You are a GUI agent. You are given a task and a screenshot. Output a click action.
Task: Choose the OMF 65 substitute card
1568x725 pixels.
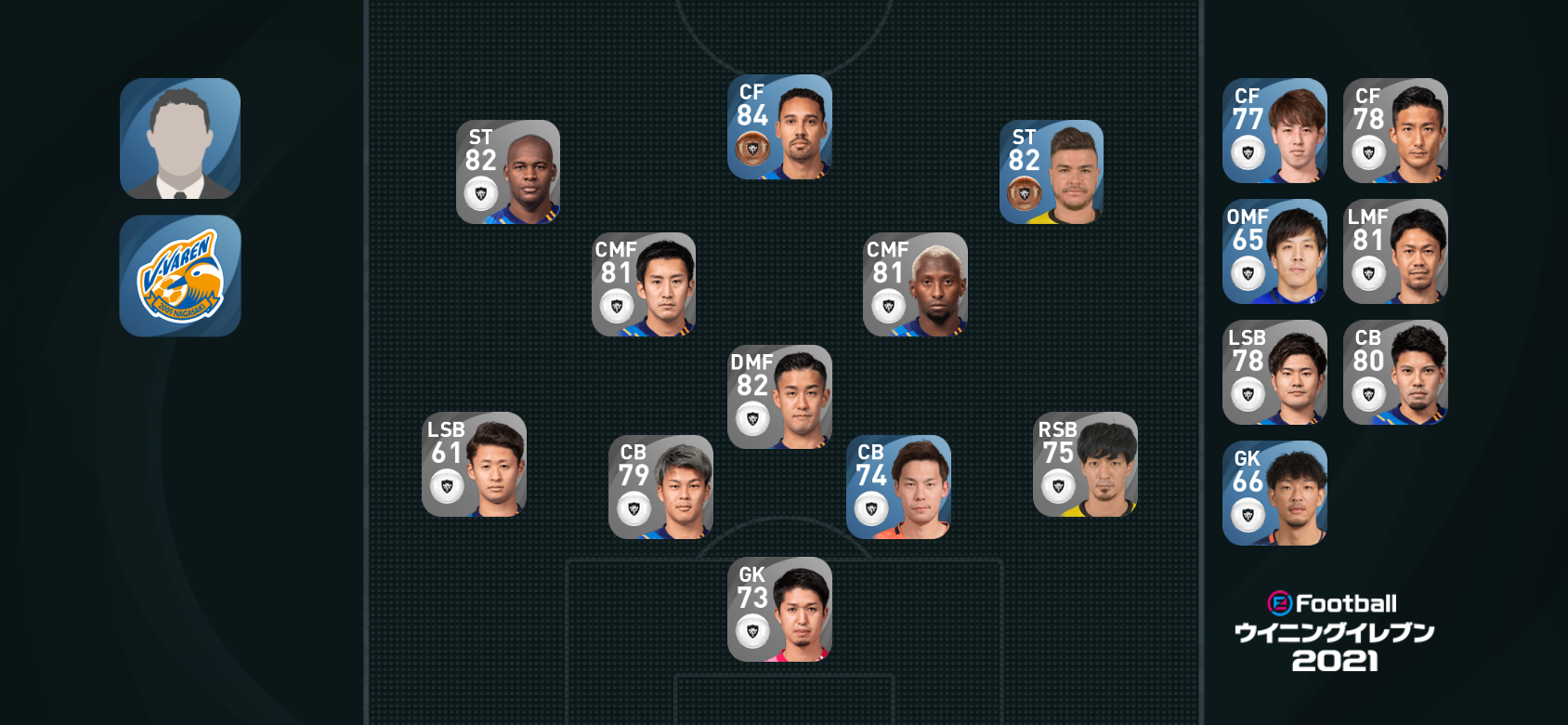[1274, 252]
